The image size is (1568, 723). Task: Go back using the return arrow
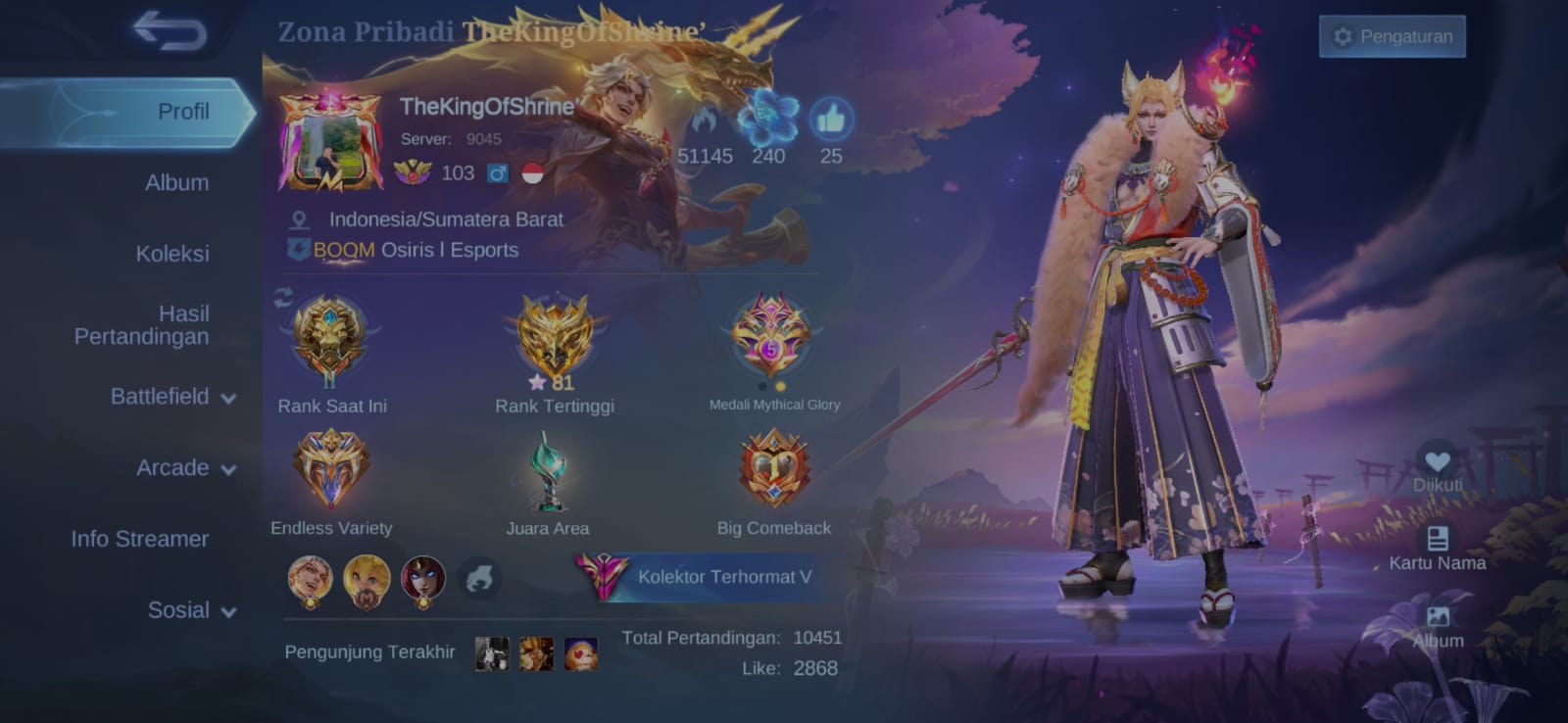(x=170, y=31)
